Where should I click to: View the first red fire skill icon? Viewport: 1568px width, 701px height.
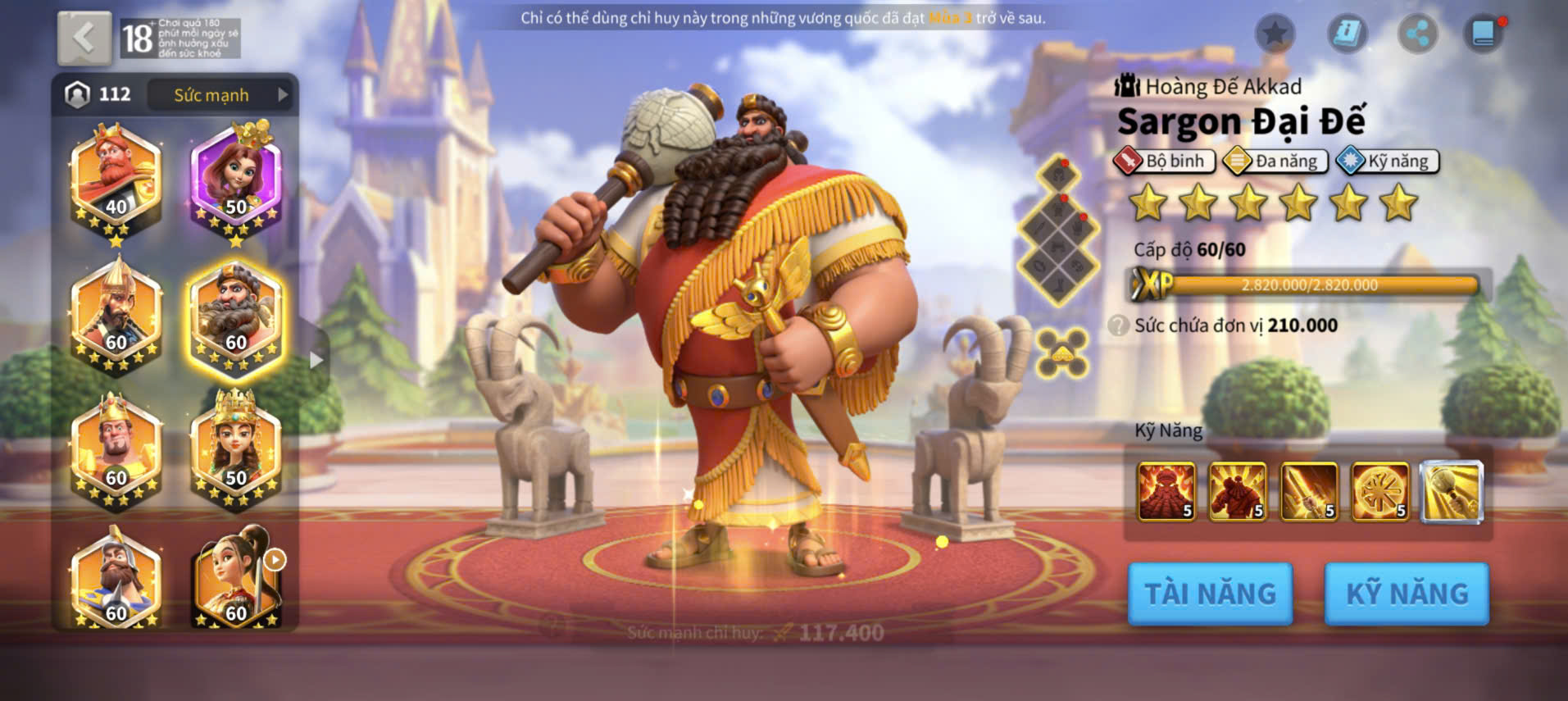point(1166,491)
